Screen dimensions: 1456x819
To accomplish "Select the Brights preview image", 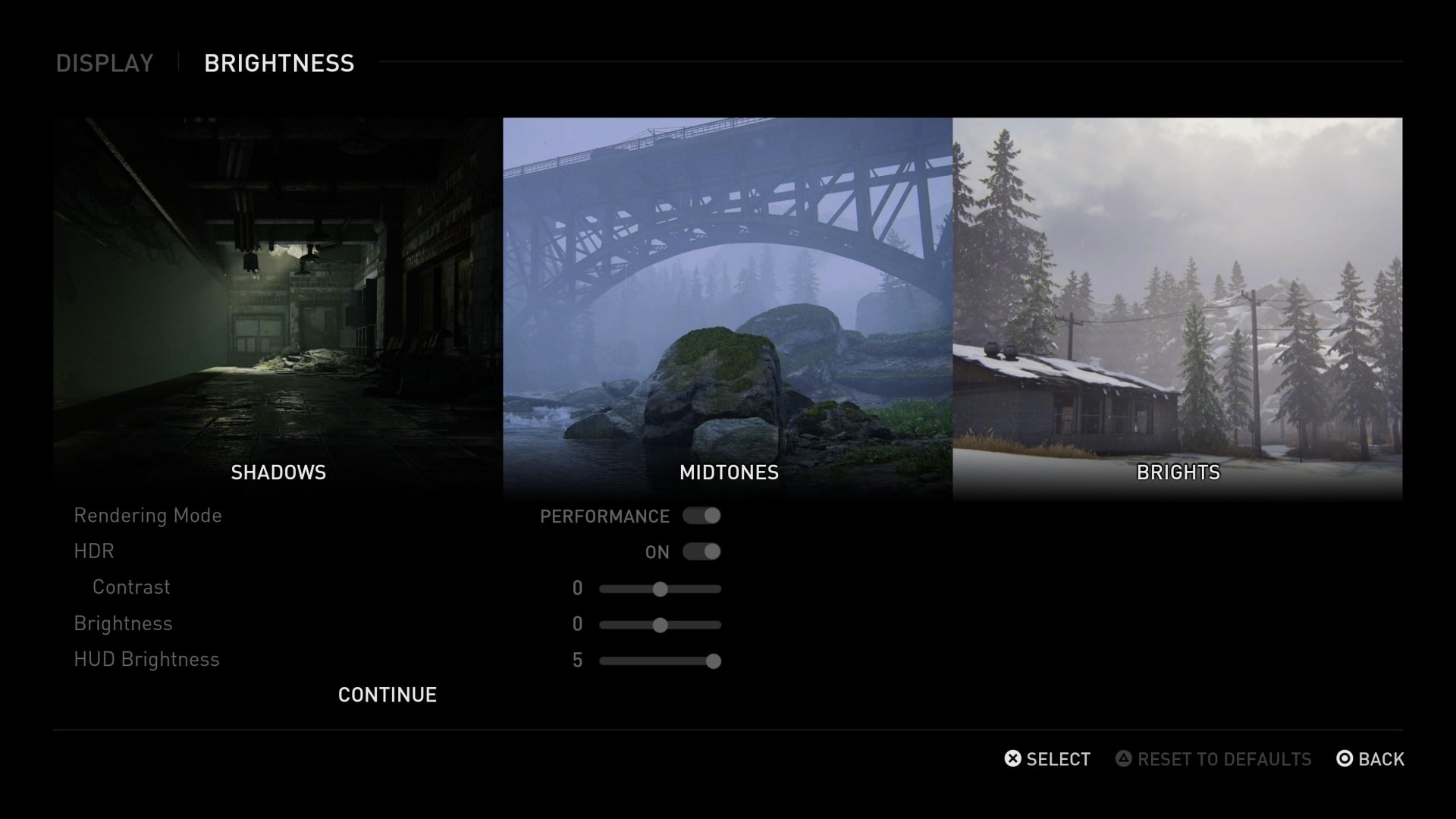I will pos(1177,303).
